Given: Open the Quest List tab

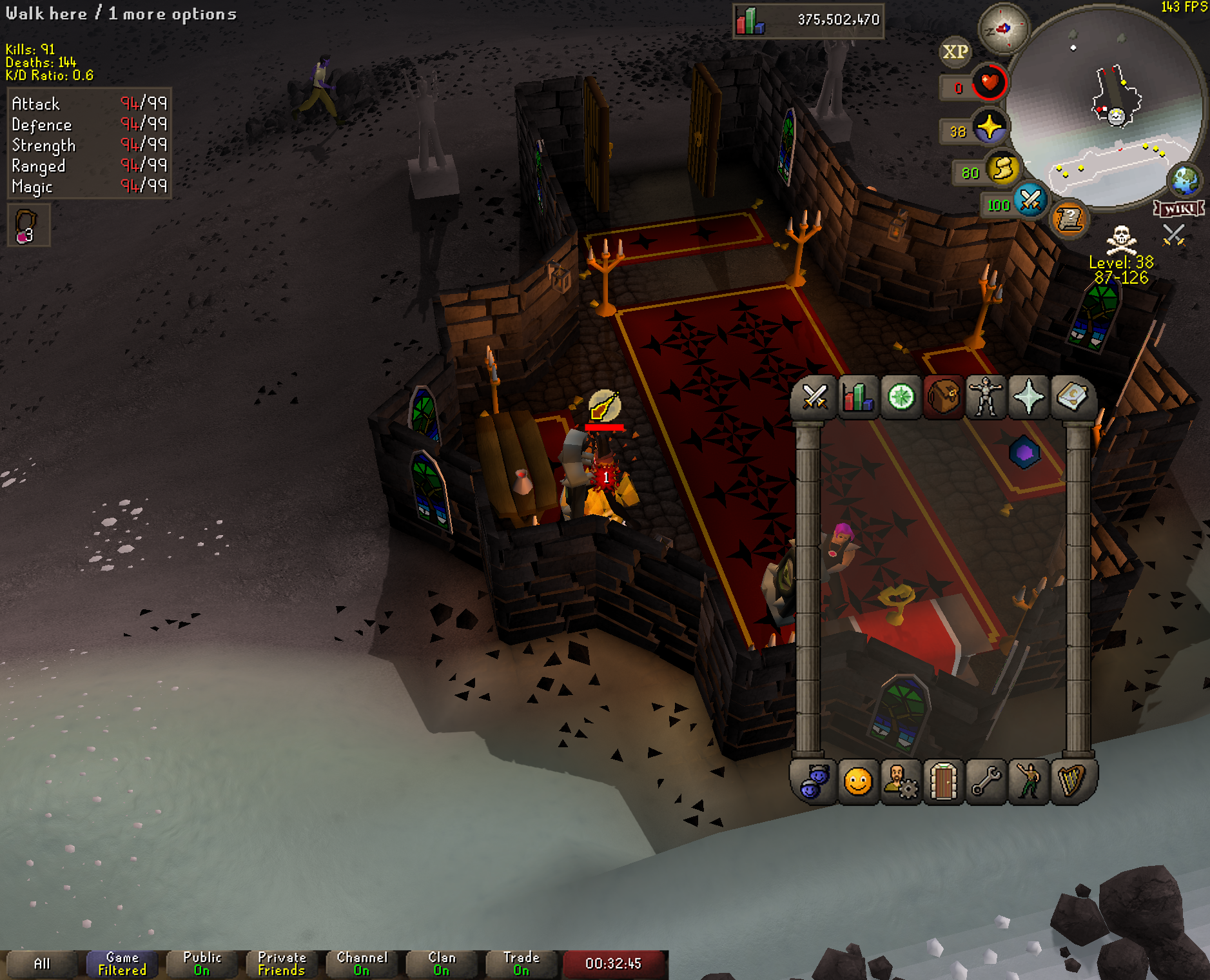Looking at the screenshot, I should click(x=901, y=397).
